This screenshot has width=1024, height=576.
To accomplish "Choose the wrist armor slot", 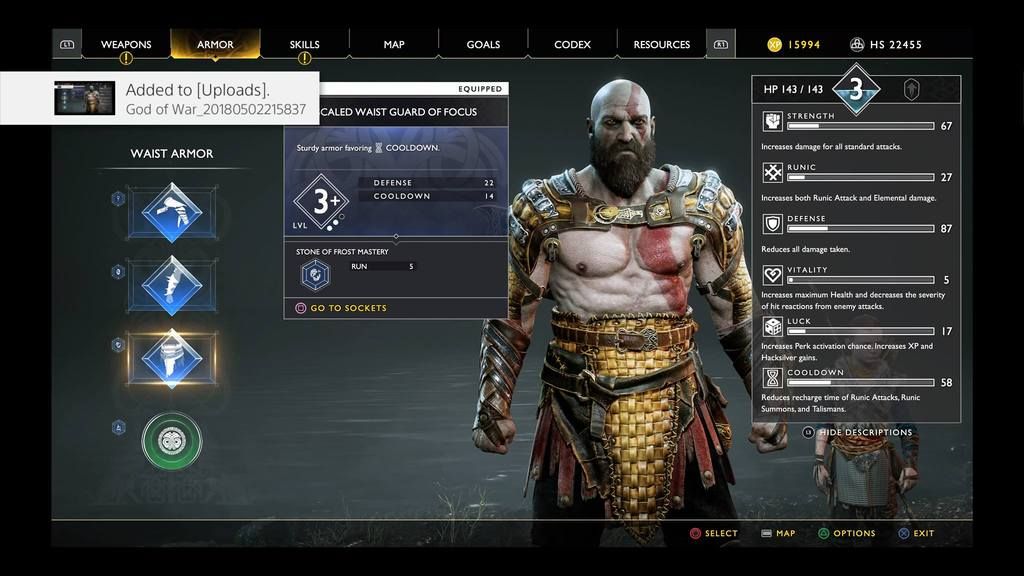I will click(172, 286).
